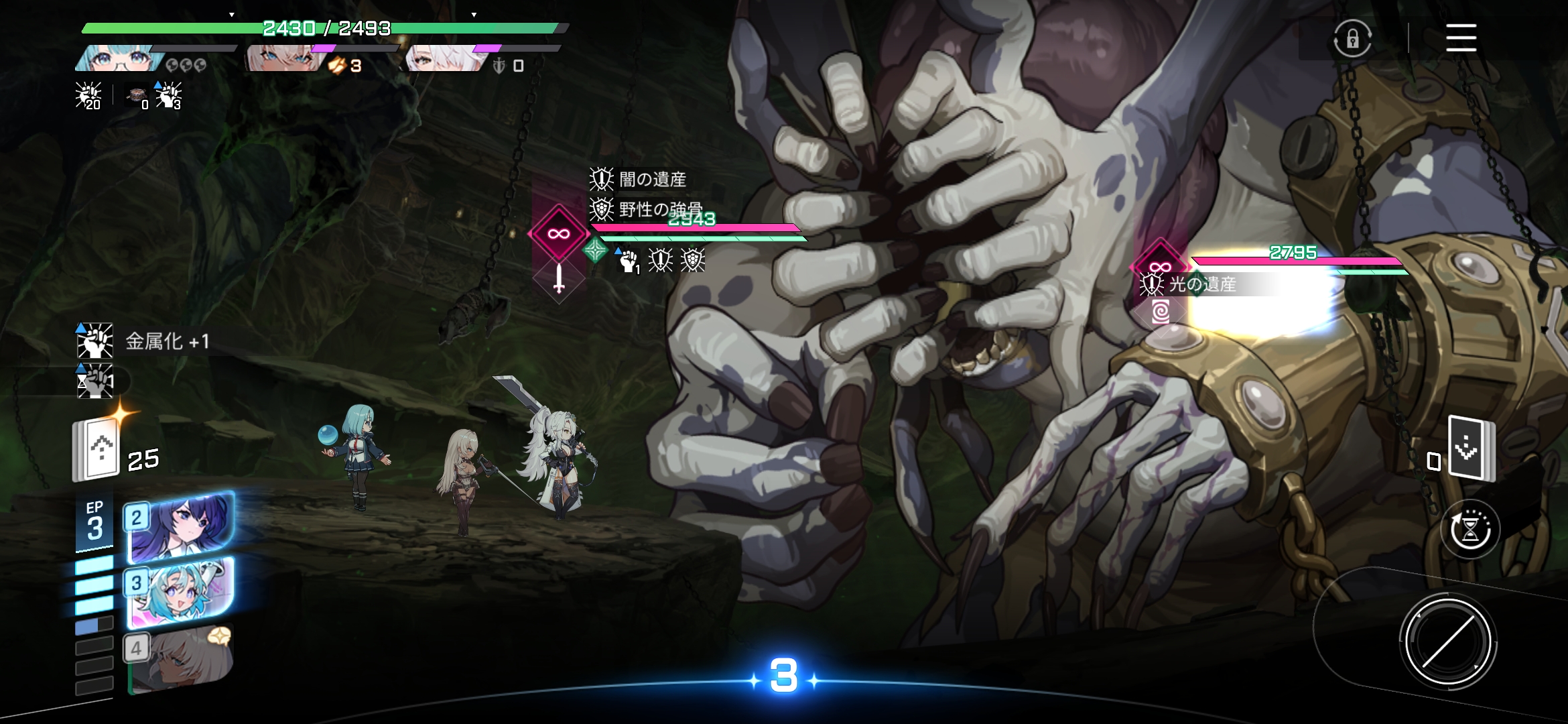Viewport: 1568px width, 724px height.
Task: Inspect the fist buff icon showing 20
Action: [x=88, y=95]
